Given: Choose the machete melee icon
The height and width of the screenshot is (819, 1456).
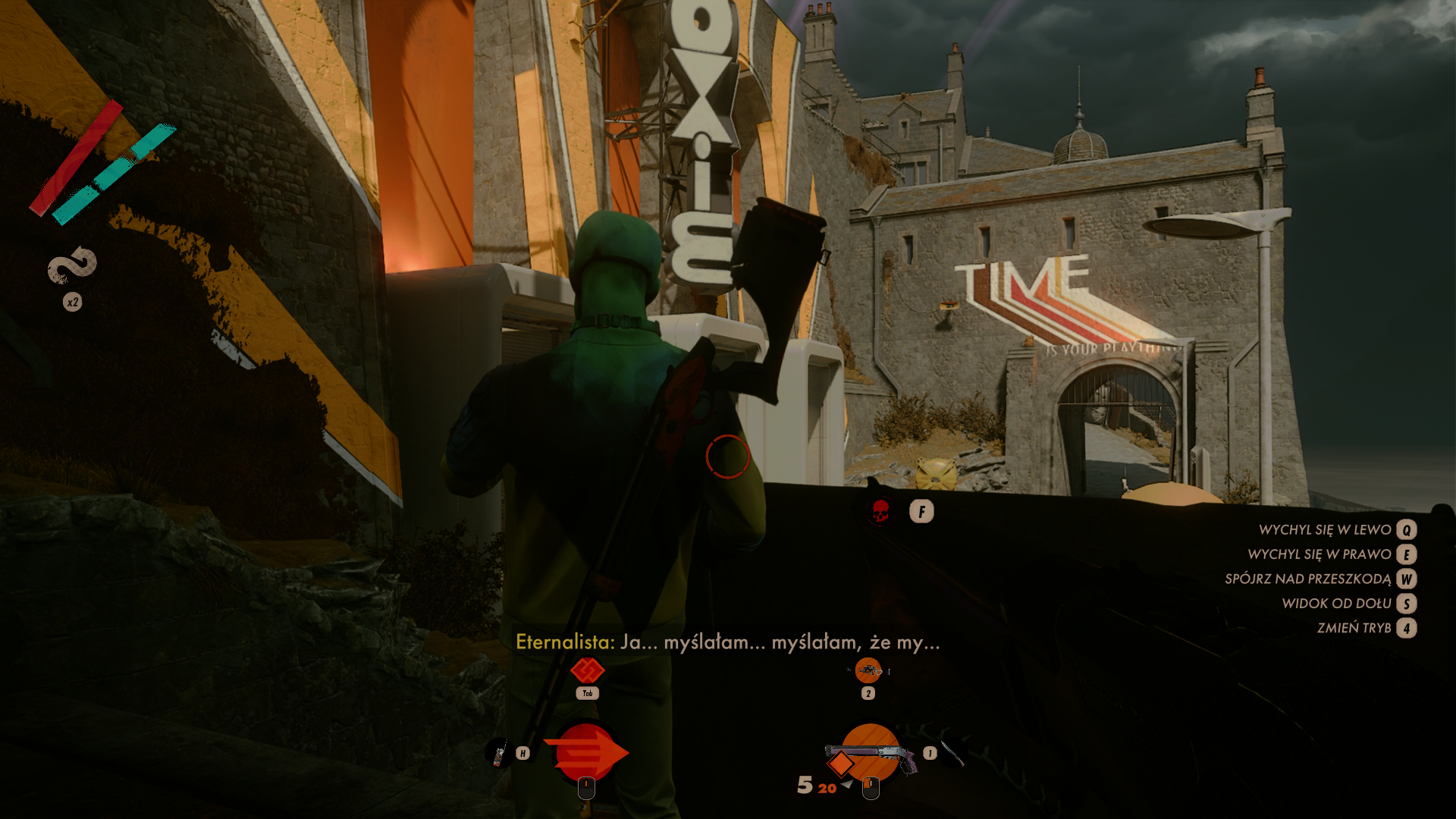Looking at the screenshot, I should [x=952, y=753].
